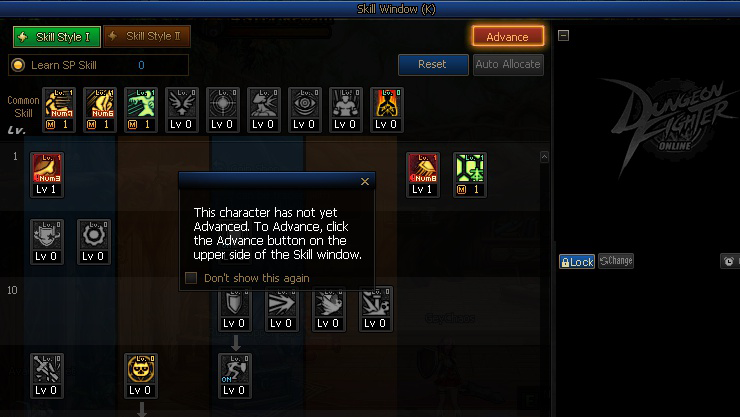Tick the "Don't show this again" checkbox
Viewport: 740px width, 417px height.
click(x=191, y=278)
